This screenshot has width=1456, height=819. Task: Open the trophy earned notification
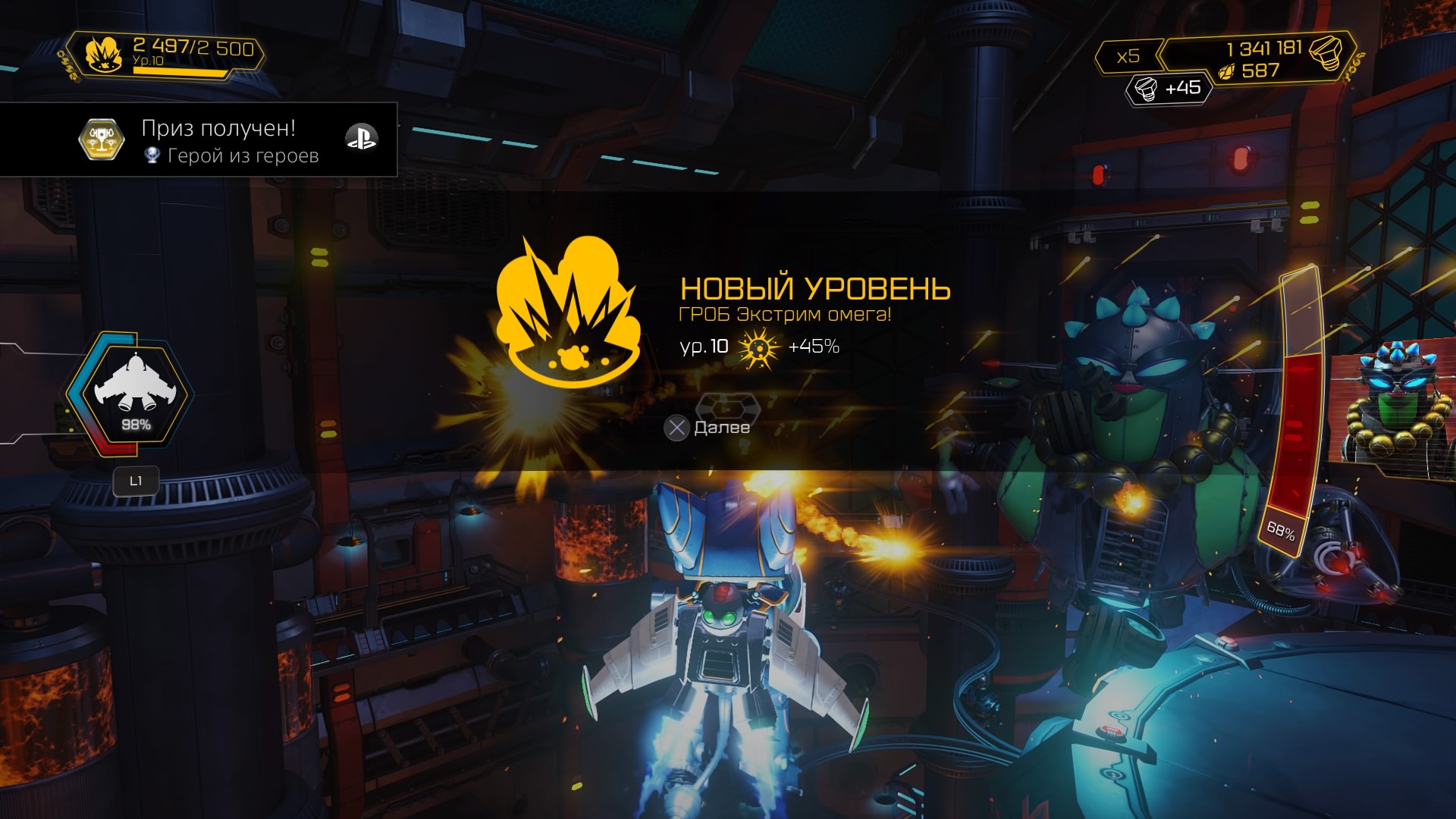pos(199,140)
